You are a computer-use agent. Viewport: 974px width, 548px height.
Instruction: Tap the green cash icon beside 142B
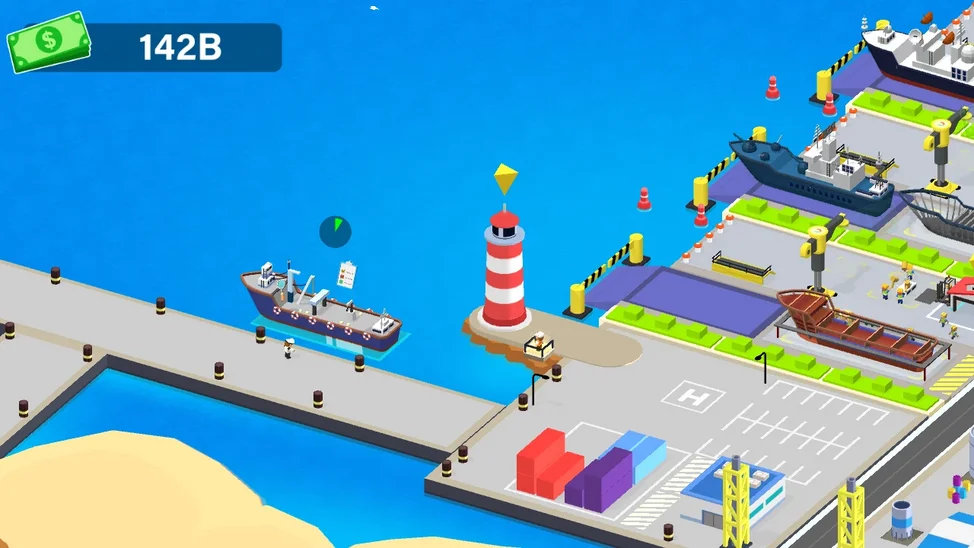coord(48,43)
